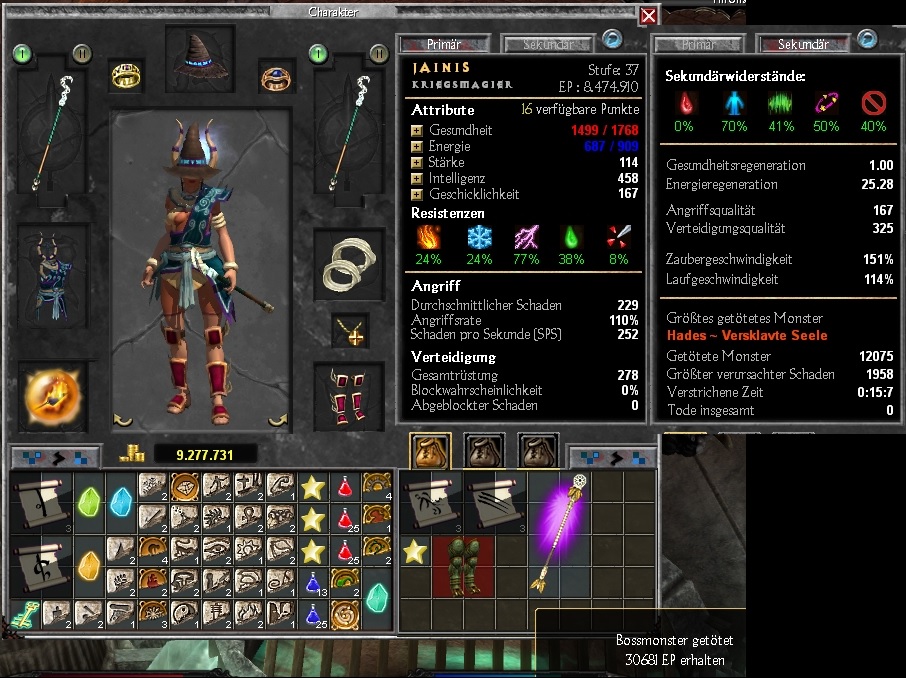Add an attribute point to Intelligenz
Image resolution: width=906 pixels, height=678 pixels.
(417, 179)
